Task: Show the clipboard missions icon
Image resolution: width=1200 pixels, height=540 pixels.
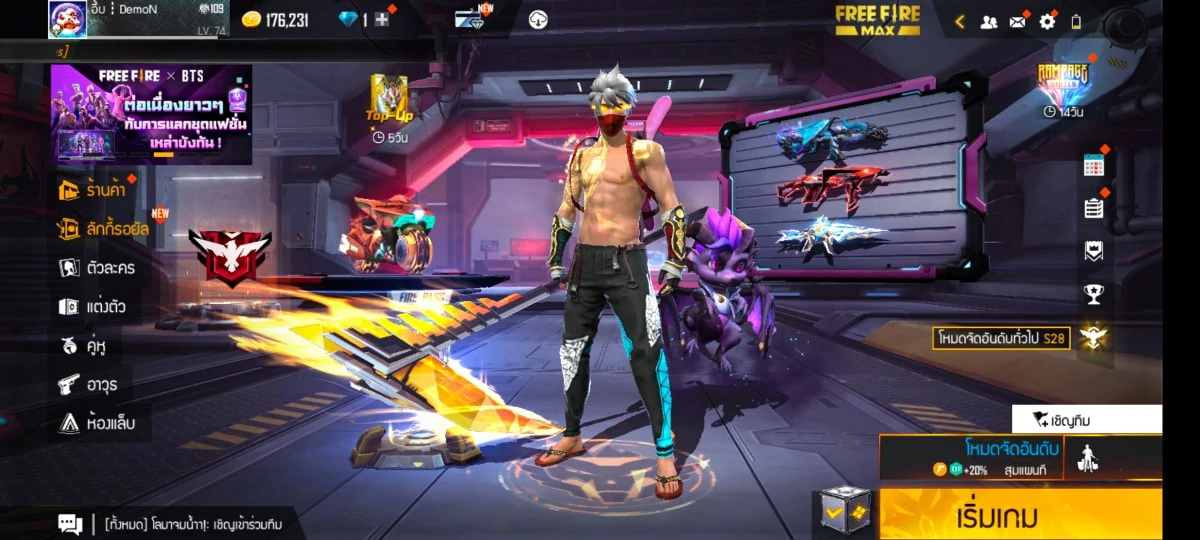Action: [1093, 208]
